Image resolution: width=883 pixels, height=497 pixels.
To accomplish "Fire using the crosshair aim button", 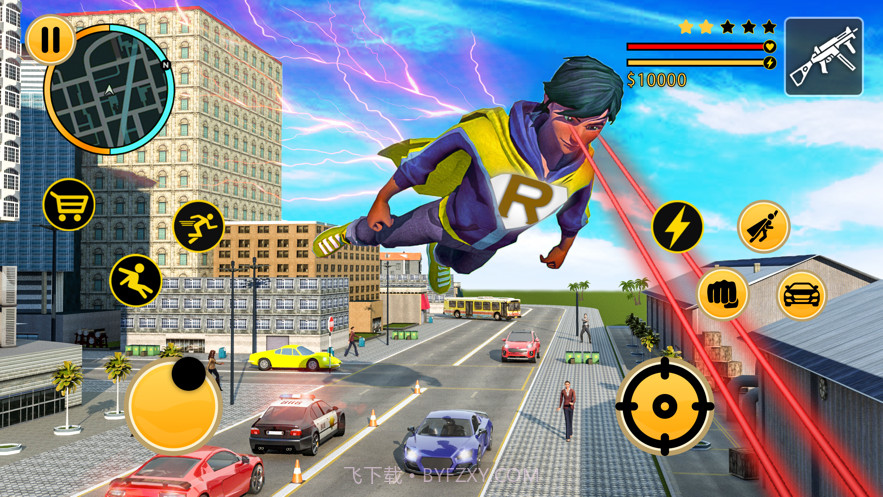I will (664, 406).
